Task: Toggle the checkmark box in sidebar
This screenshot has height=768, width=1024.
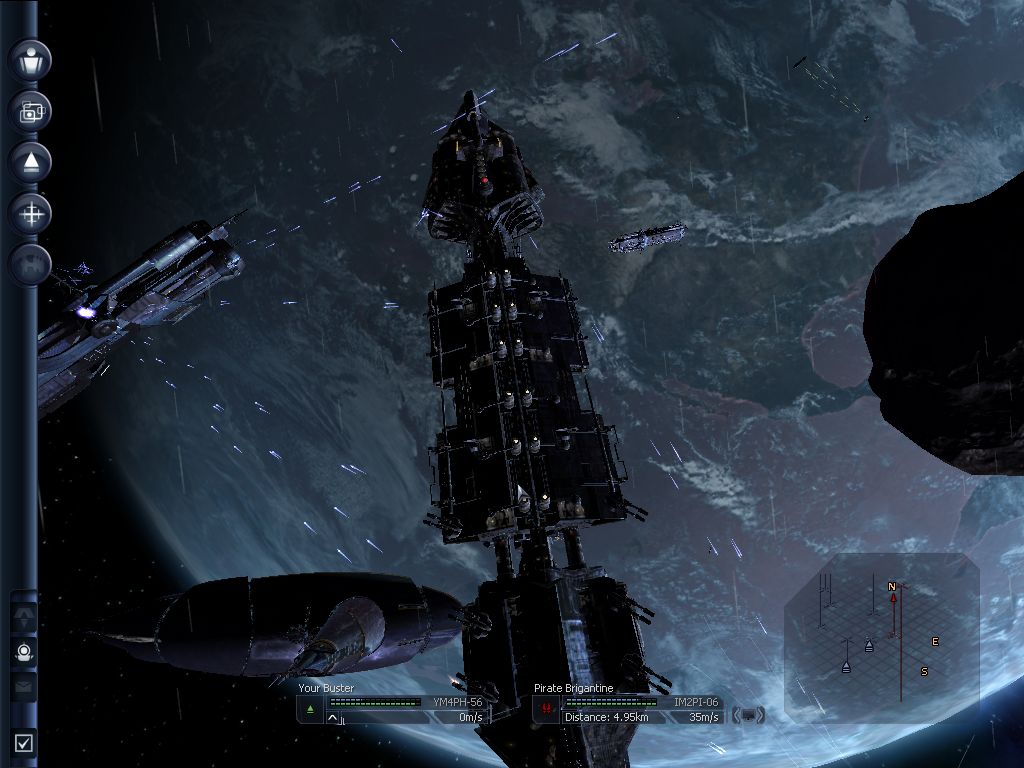Action: click(24, 743)
